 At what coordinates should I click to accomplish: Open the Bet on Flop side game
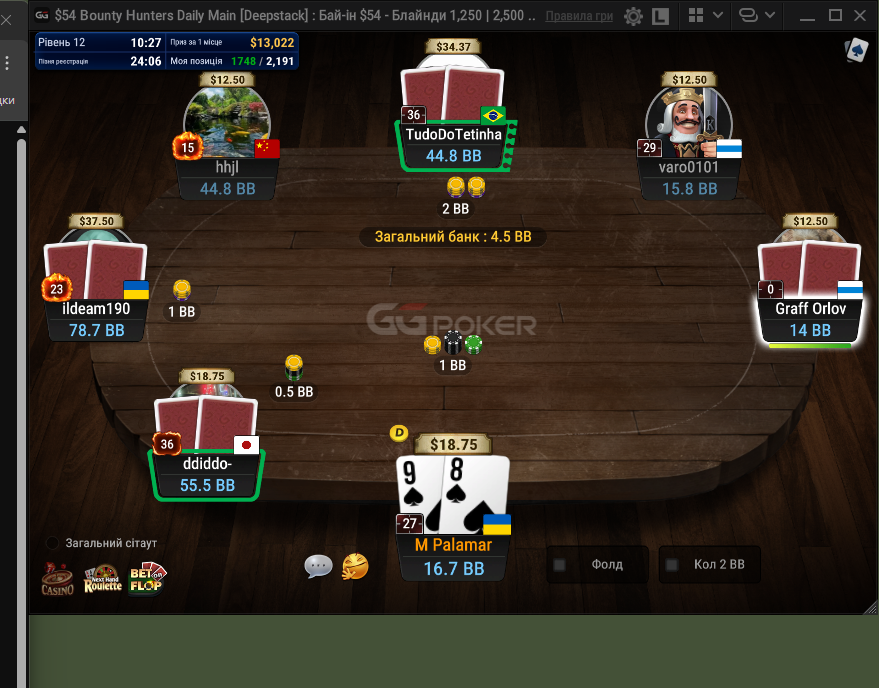pyautogui.click(x=146, y=578)
